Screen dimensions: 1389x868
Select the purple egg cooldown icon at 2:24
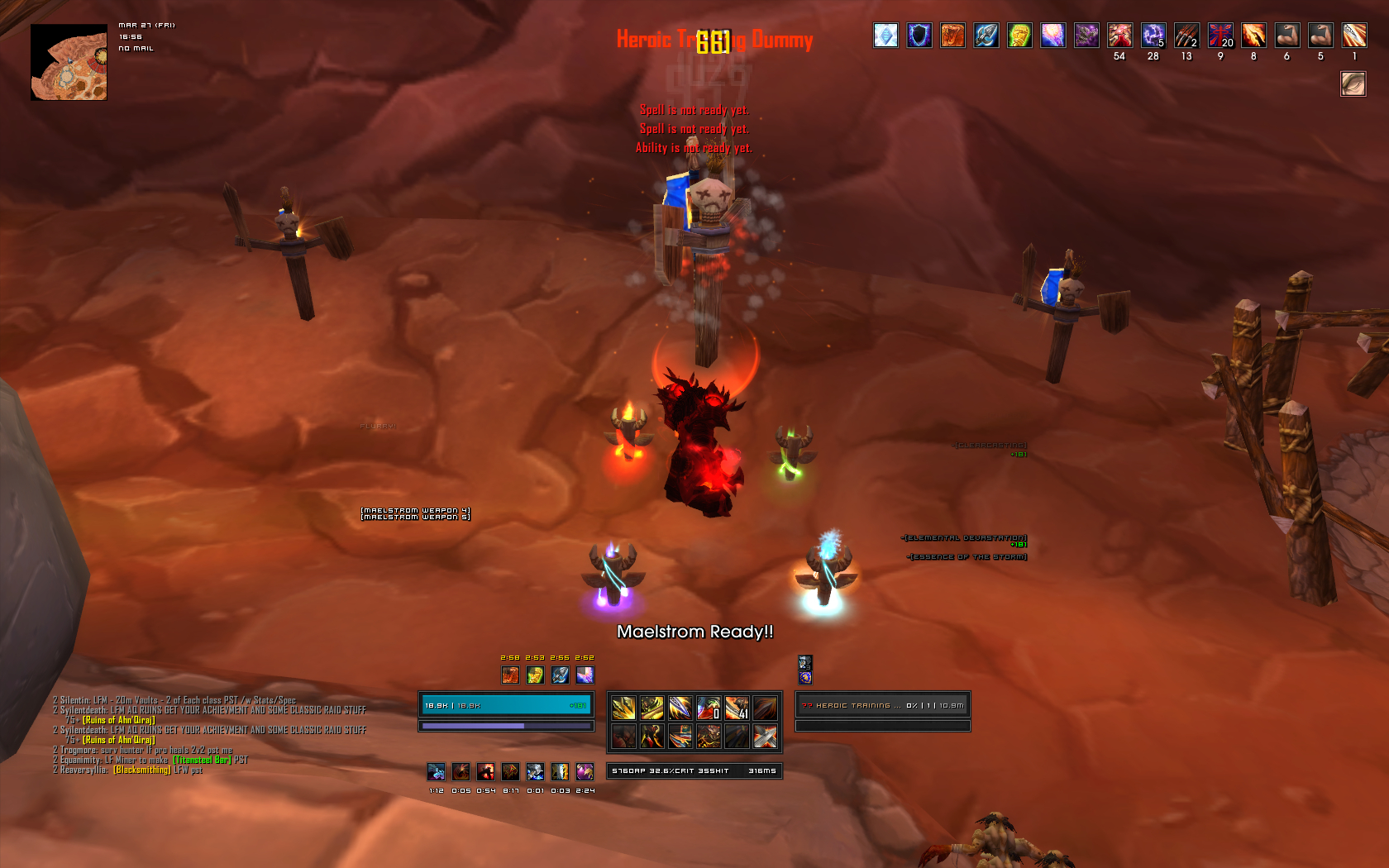click(585, 771)
